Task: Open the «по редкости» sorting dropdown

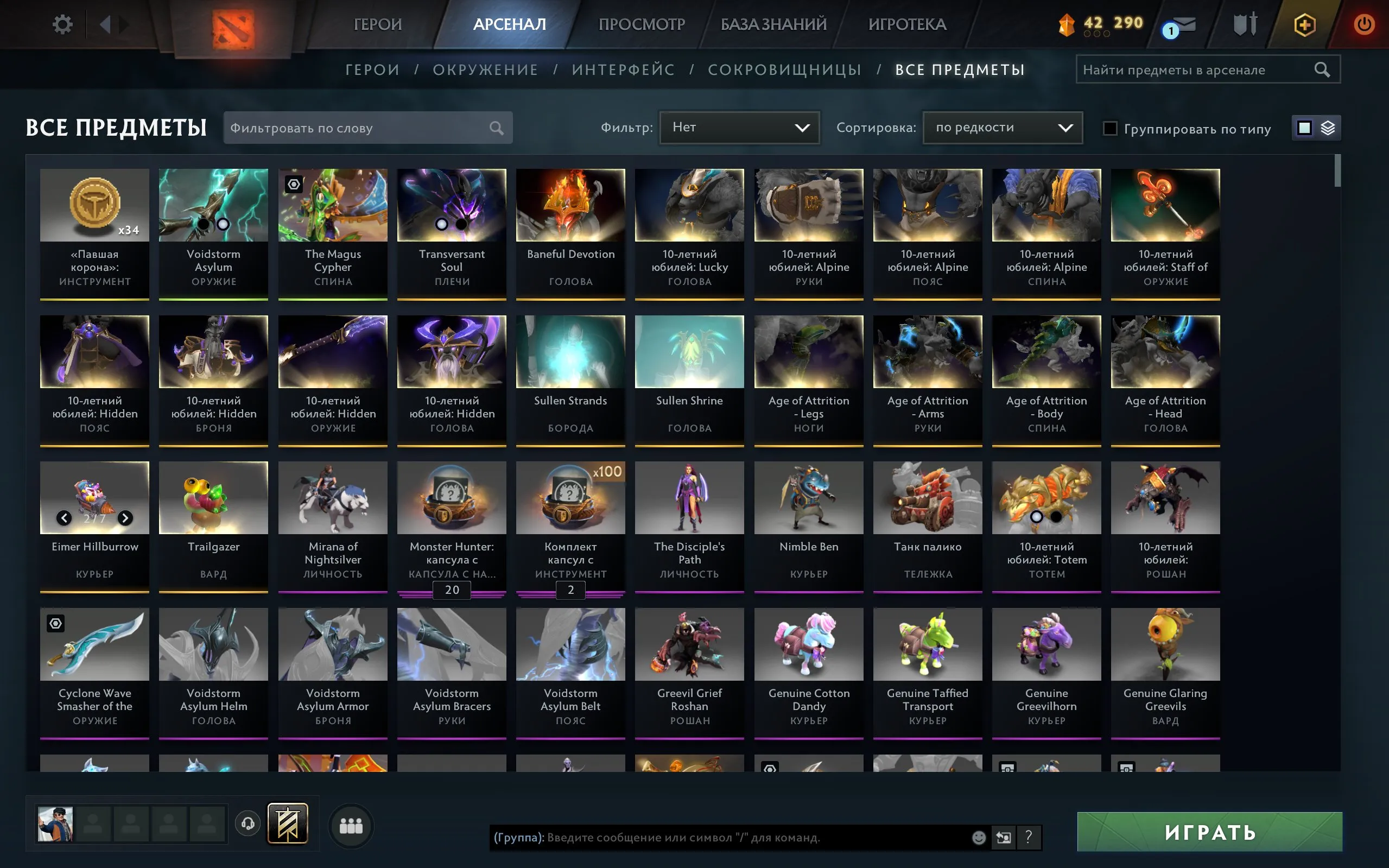Action: [x=1002, y=128]
